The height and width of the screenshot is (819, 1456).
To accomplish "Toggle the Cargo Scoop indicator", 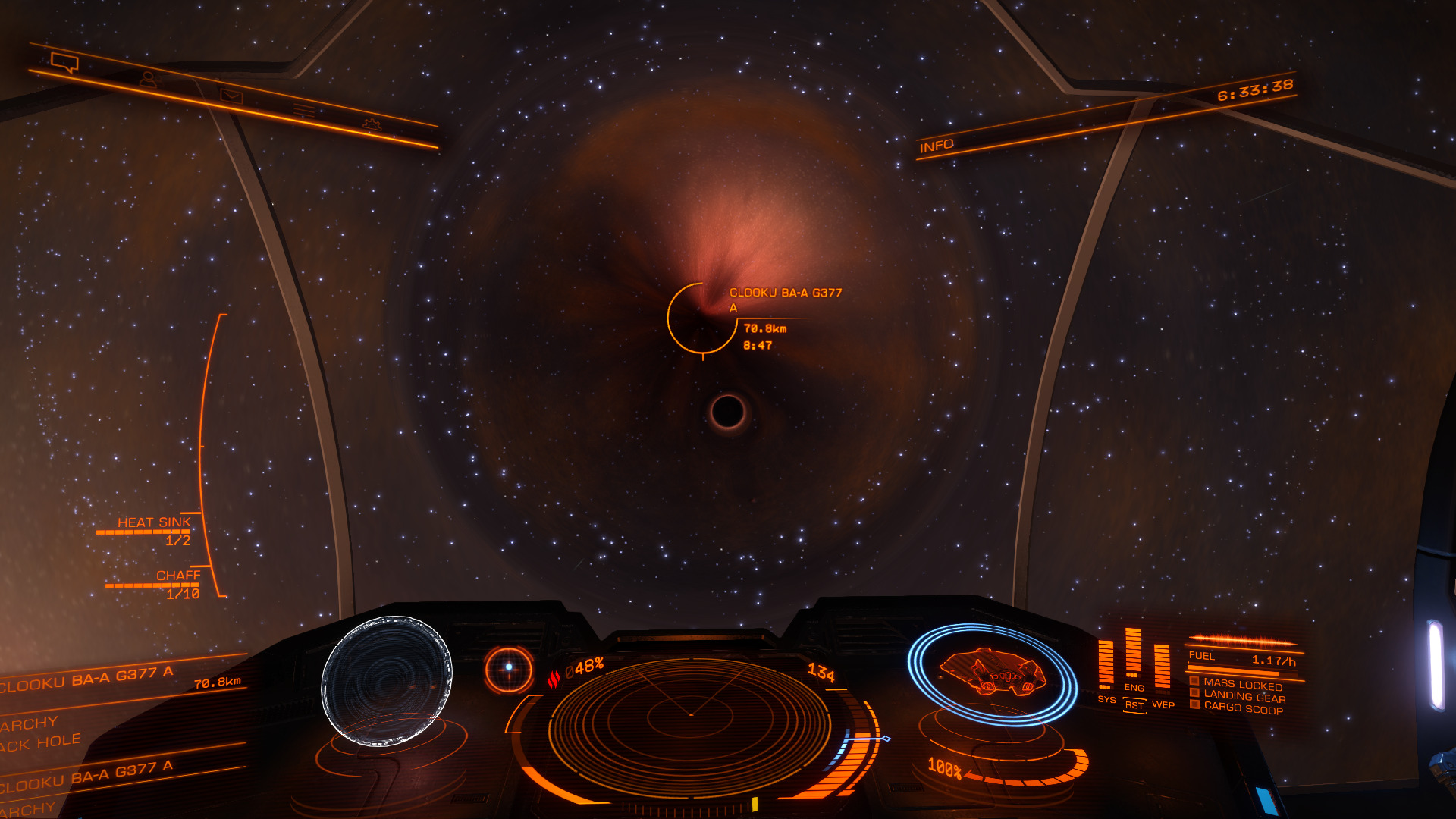I will coord(1243,708).
